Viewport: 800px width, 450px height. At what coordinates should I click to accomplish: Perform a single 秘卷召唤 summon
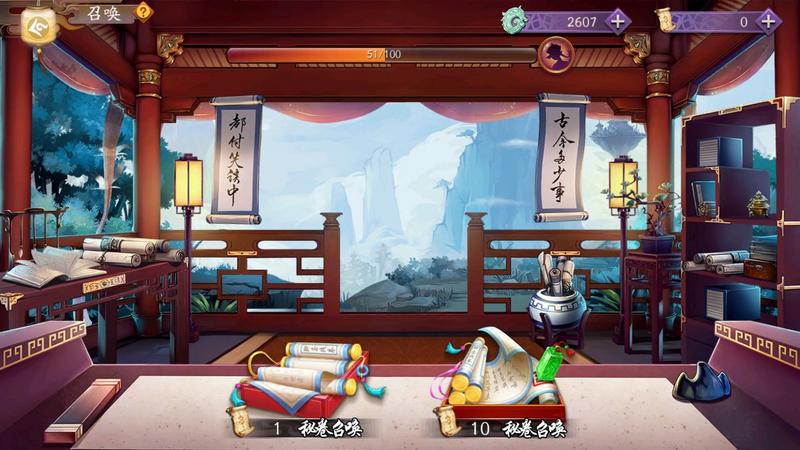(302, 385)
